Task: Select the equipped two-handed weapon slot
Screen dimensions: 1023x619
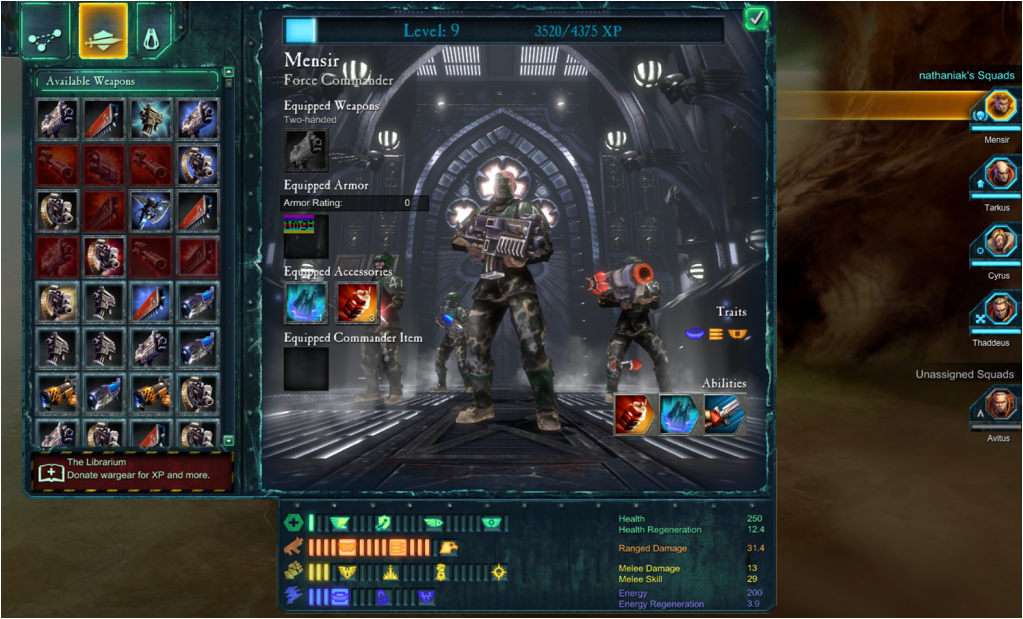Action: click(x=306, y=151)
